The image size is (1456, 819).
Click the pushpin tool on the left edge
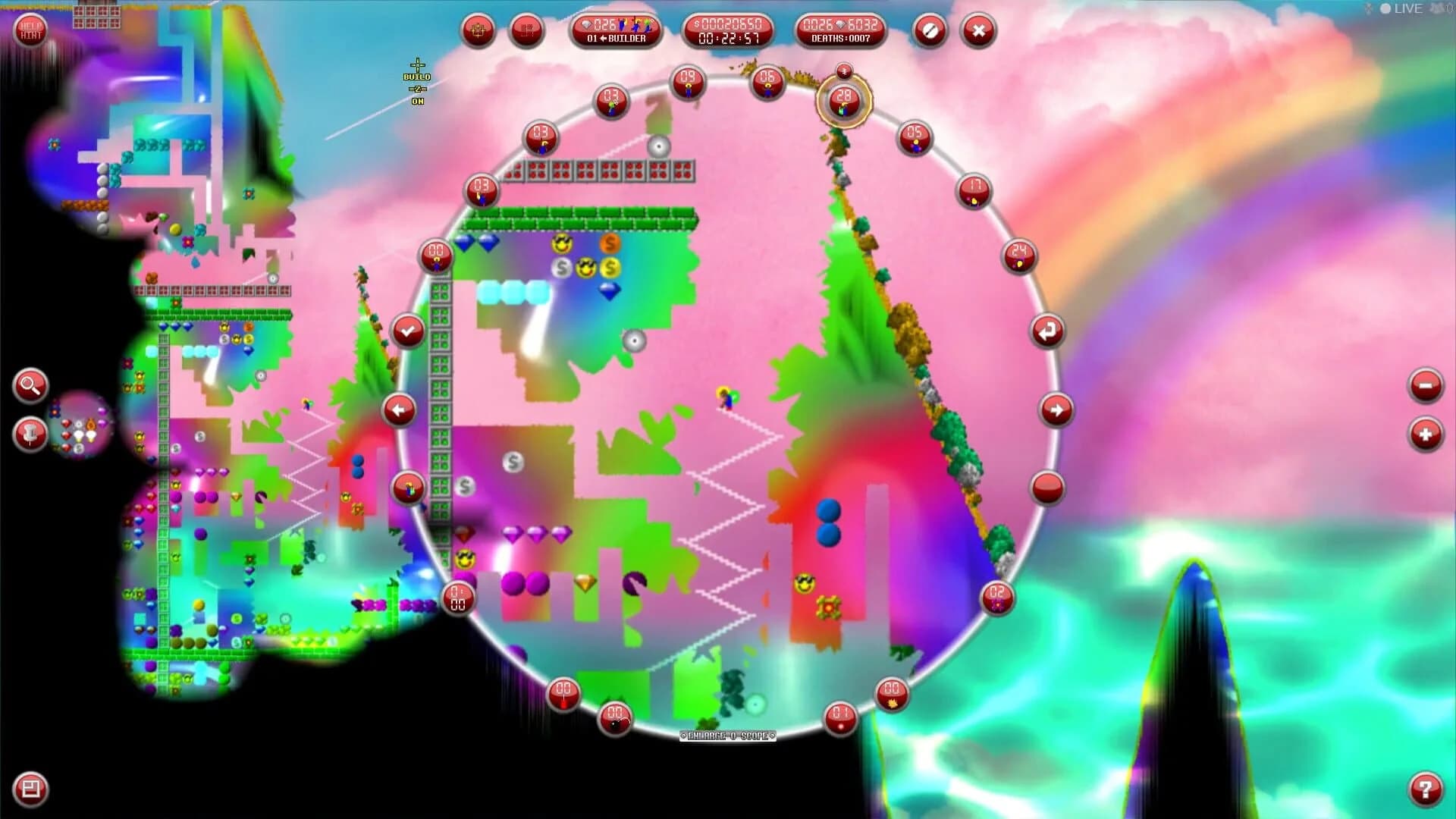[x=28, y=435]
